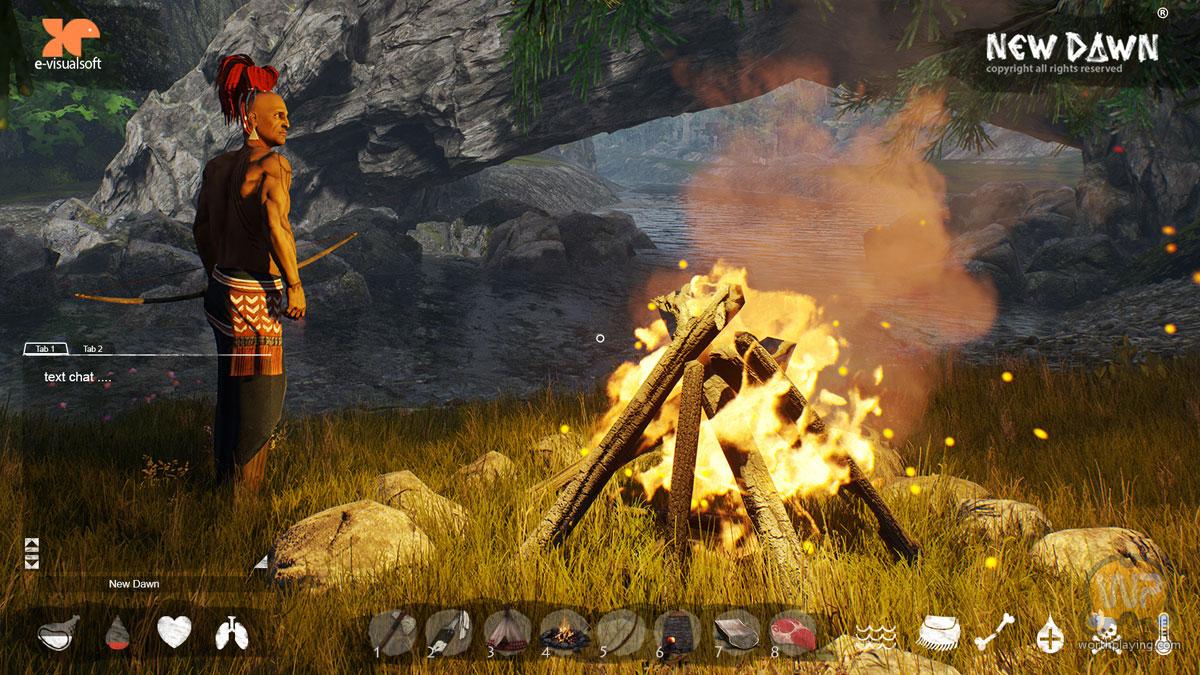Select the tipi tent in slot 3
Screen dimensions: 1200x675
coord(507,632)
